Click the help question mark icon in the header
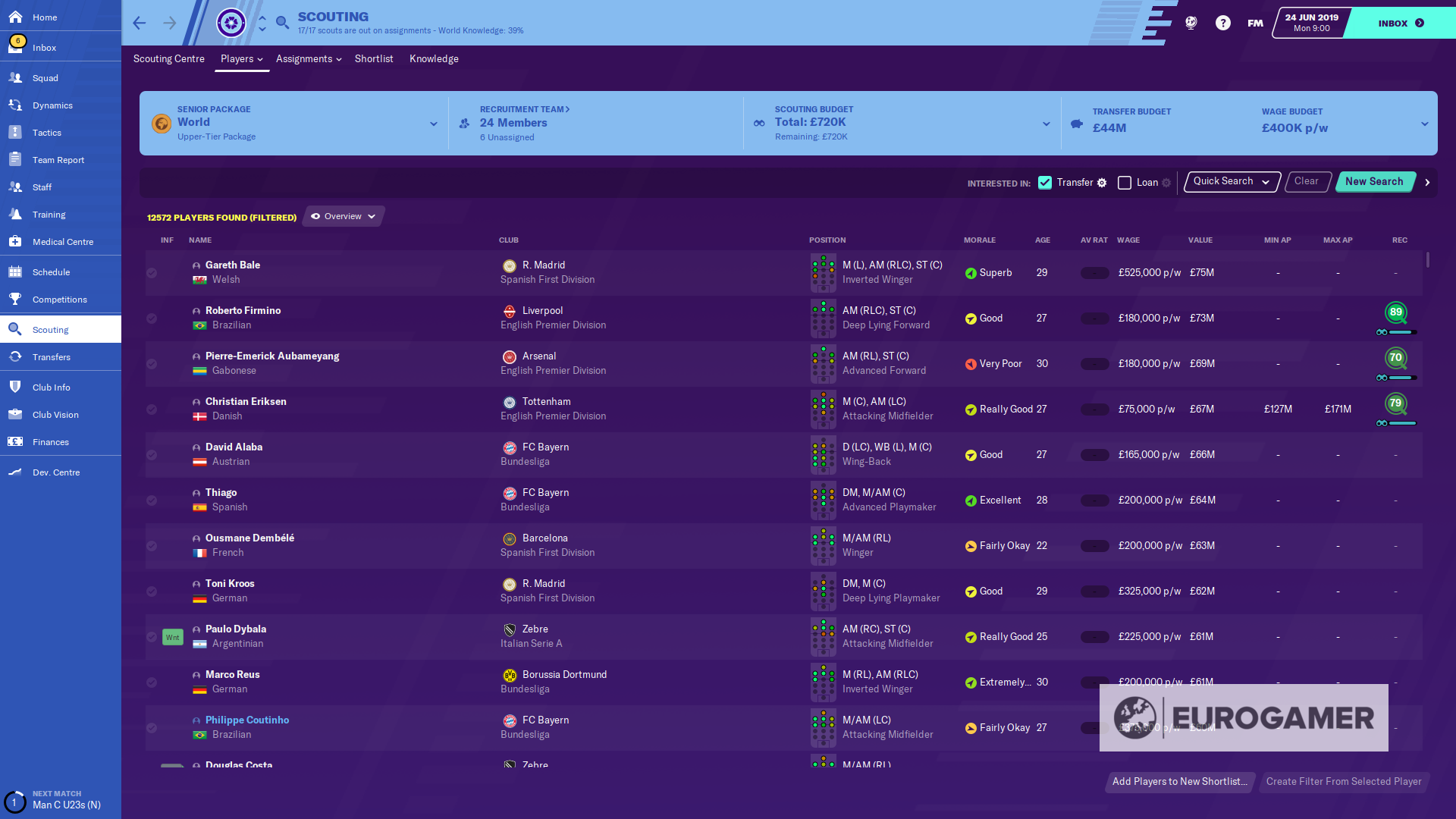 [x=1222, y=23]
